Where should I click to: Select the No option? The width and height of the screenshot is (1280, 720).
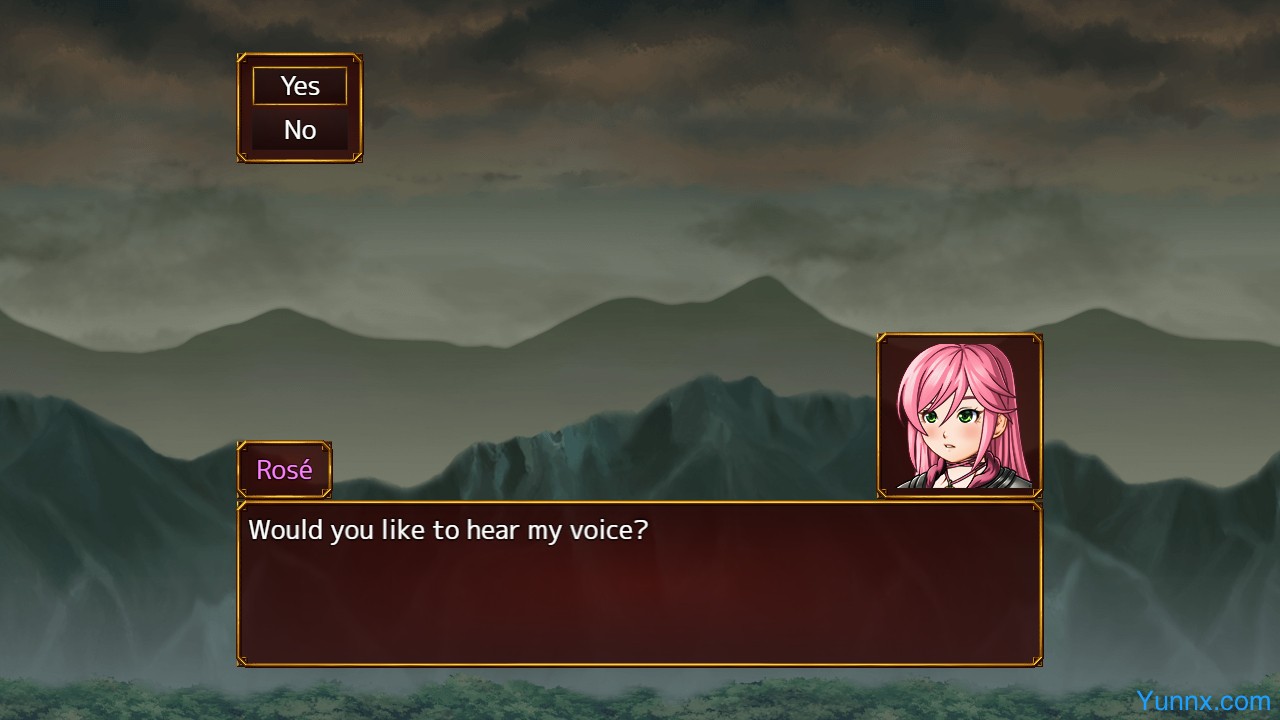click(x=300, y=130)
